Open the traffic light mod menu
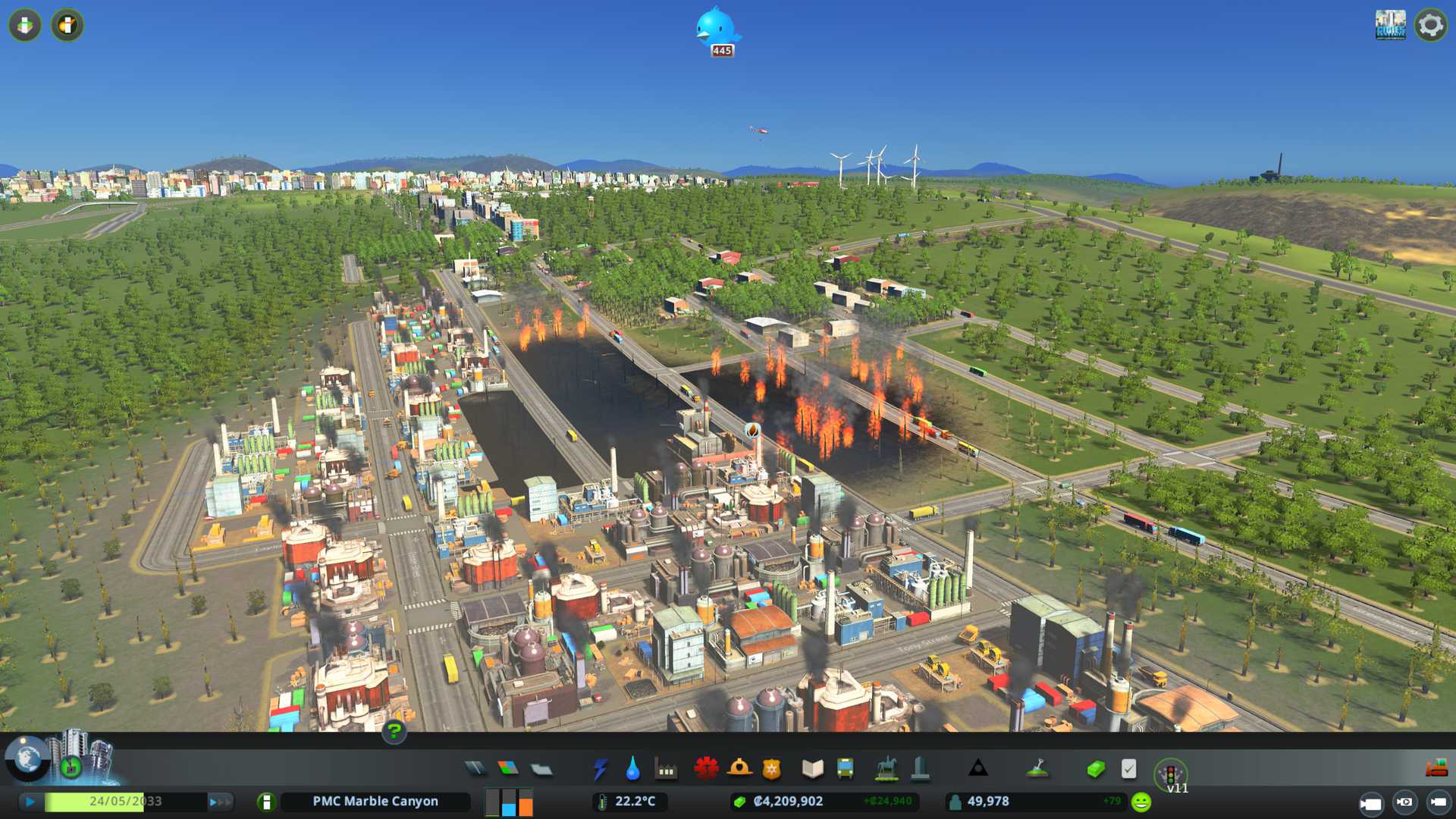 click(x=1170, y=773)
